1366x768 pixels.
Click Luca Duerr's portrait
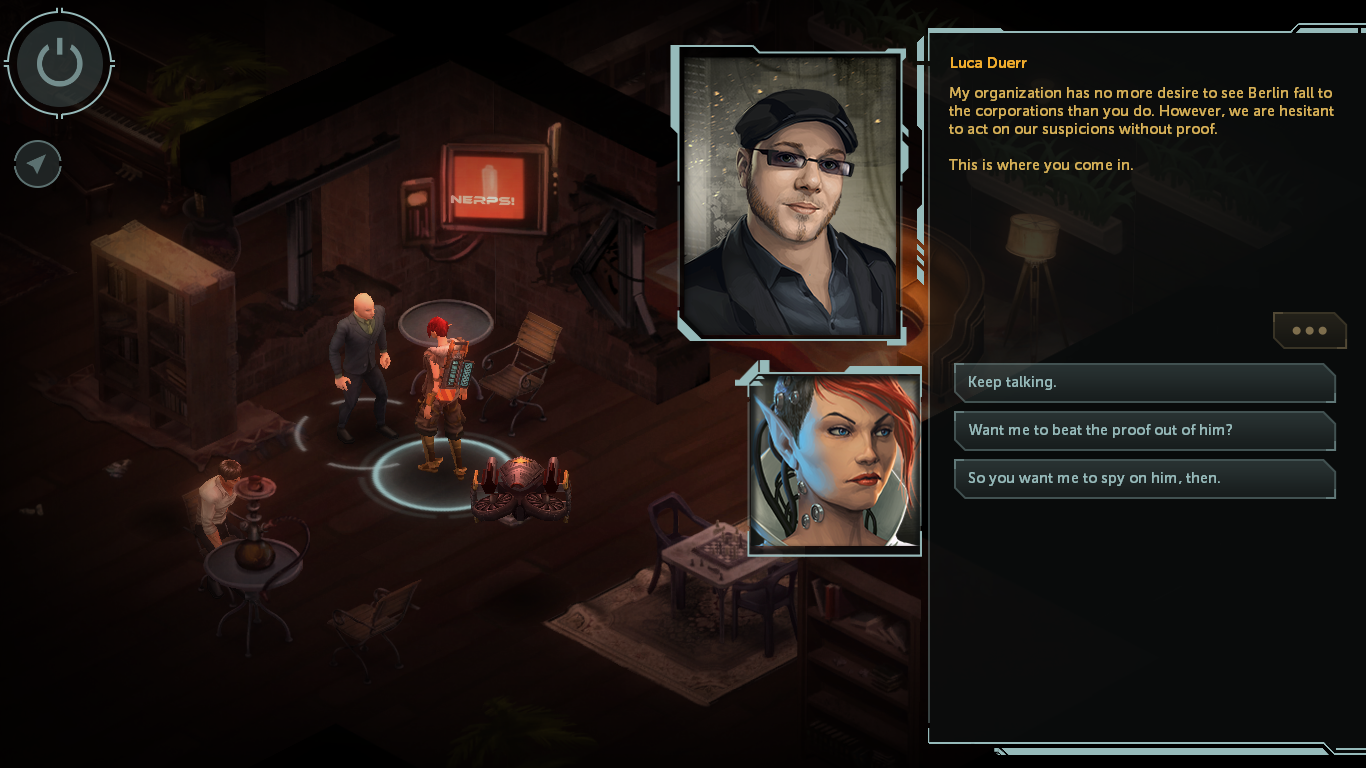791,196
